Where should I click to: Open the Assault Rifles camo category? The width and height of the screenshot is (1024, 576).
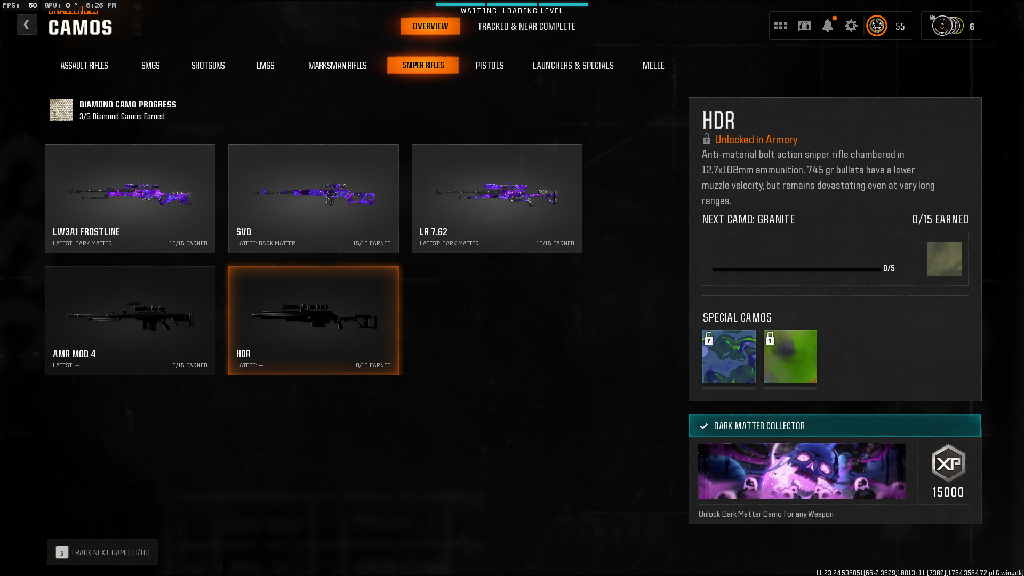click(x=85, y=66)
